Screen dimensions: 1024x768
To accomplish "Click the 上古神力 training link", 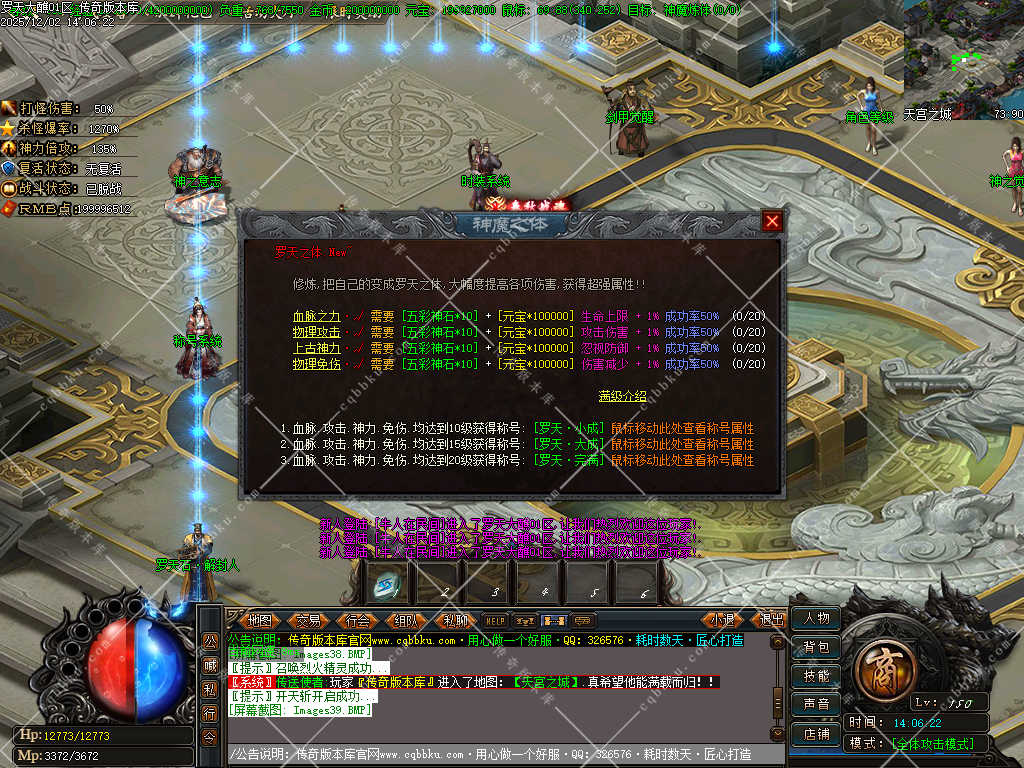I will coord(314,348).
